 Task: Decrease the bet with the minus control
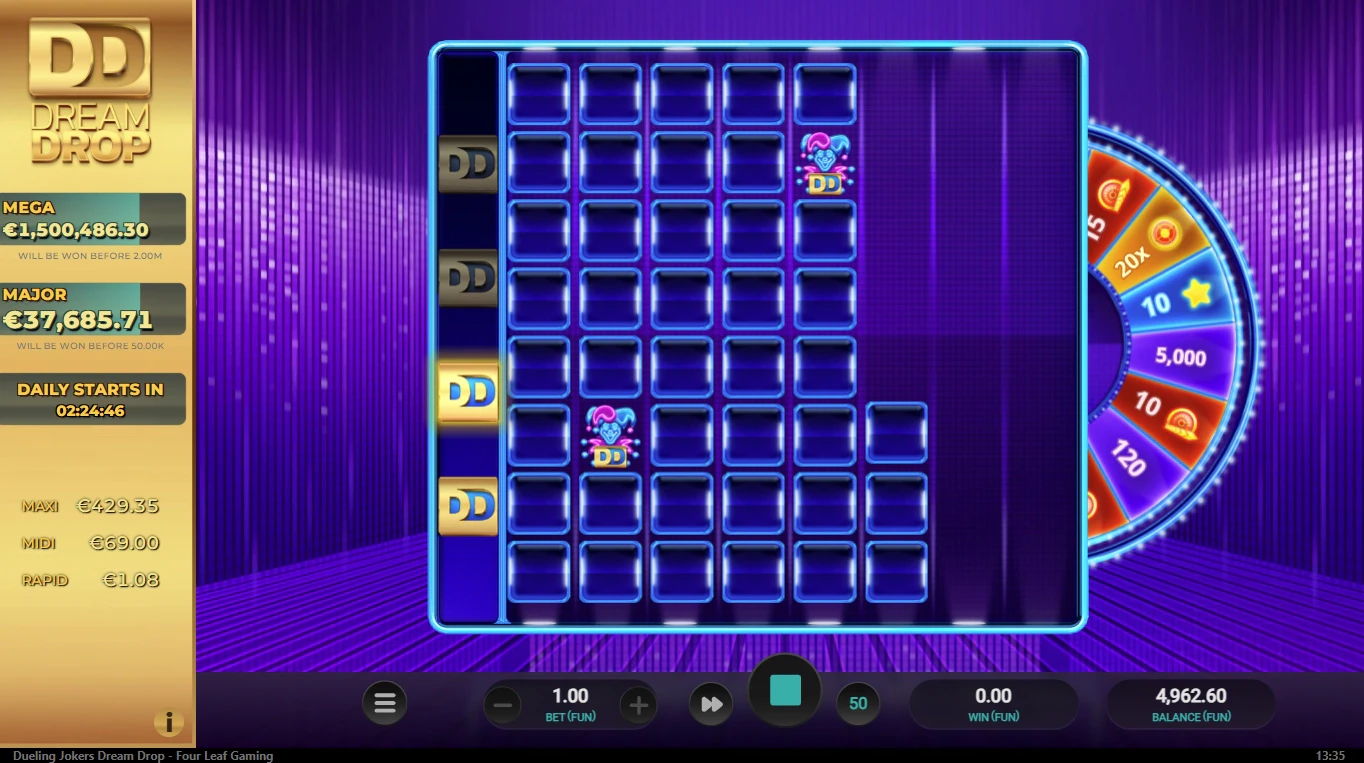point(503,705)
